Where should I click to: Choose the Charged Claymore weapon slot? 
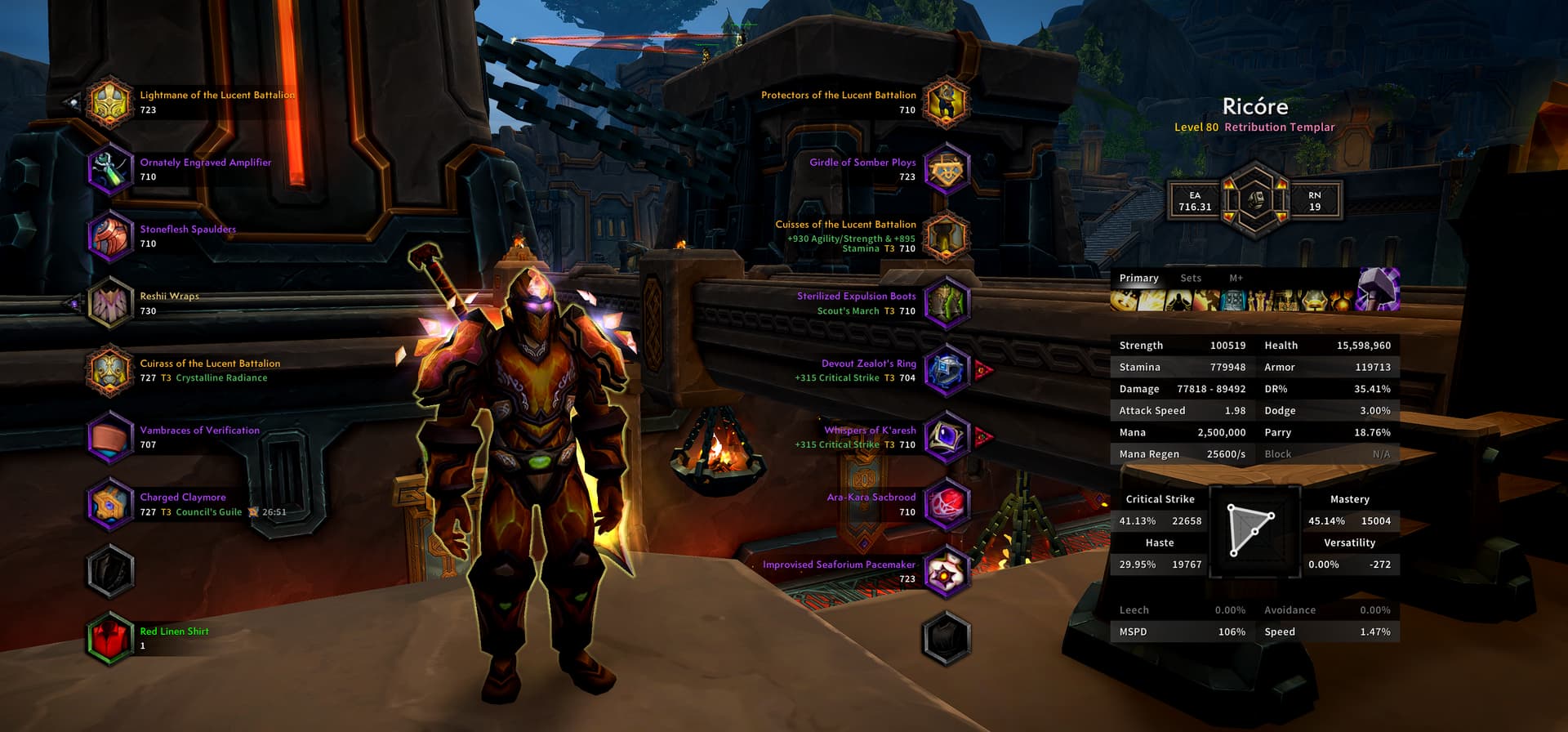(110, 504)
